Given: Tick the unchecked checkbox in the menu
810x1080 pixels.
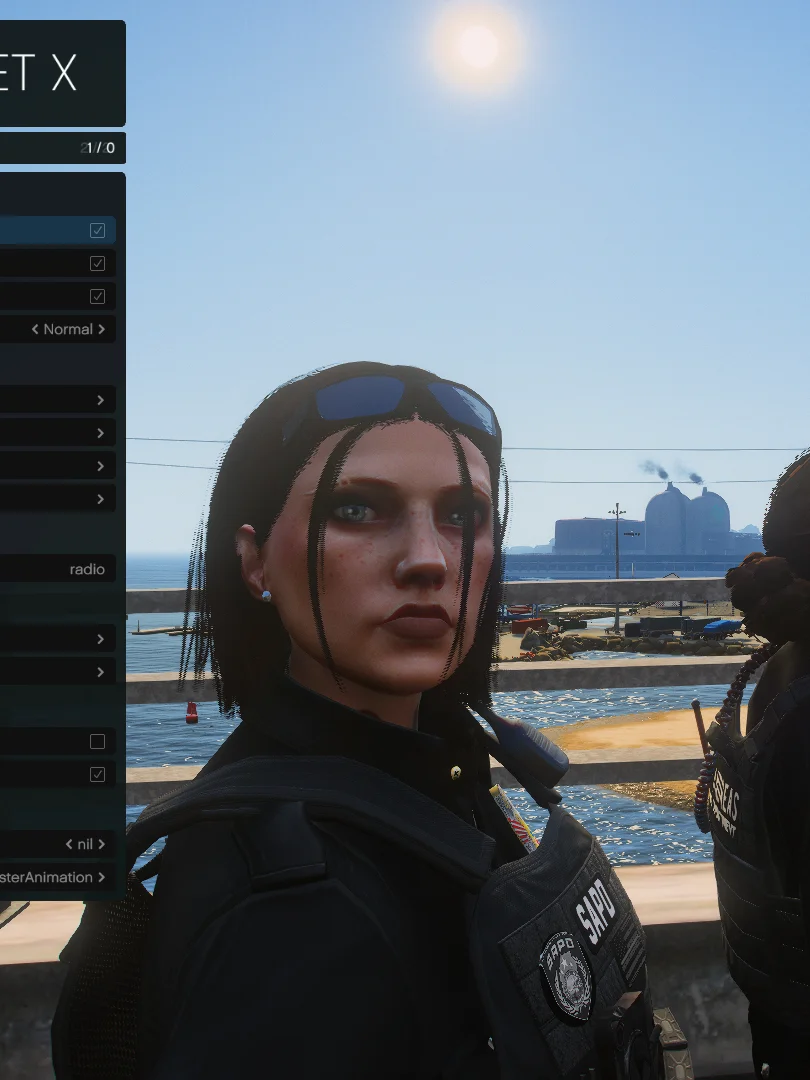Looking at the screenshot, I should [97, 741].
